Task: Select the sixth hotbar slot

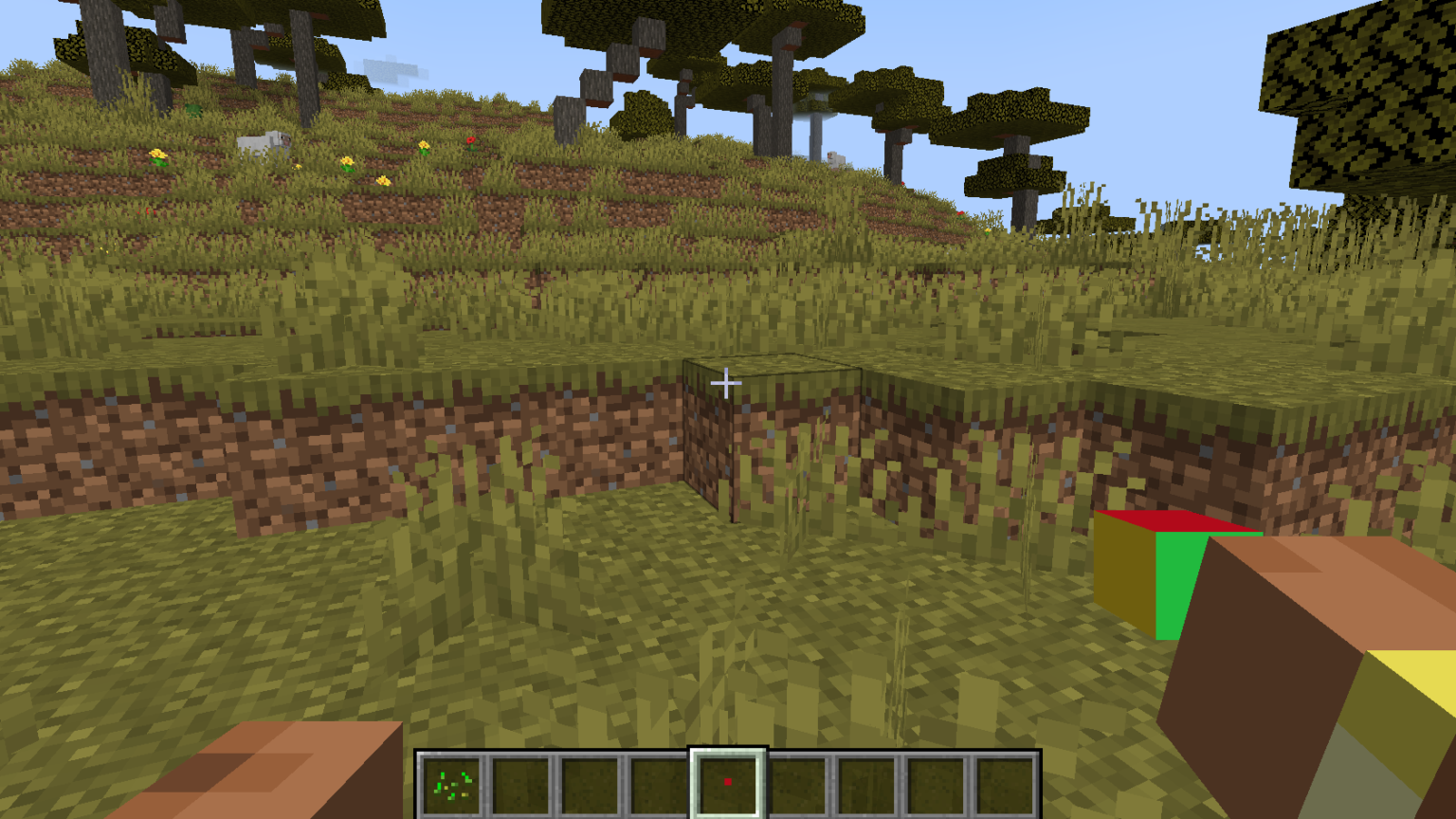Action: tap(797, 781)
